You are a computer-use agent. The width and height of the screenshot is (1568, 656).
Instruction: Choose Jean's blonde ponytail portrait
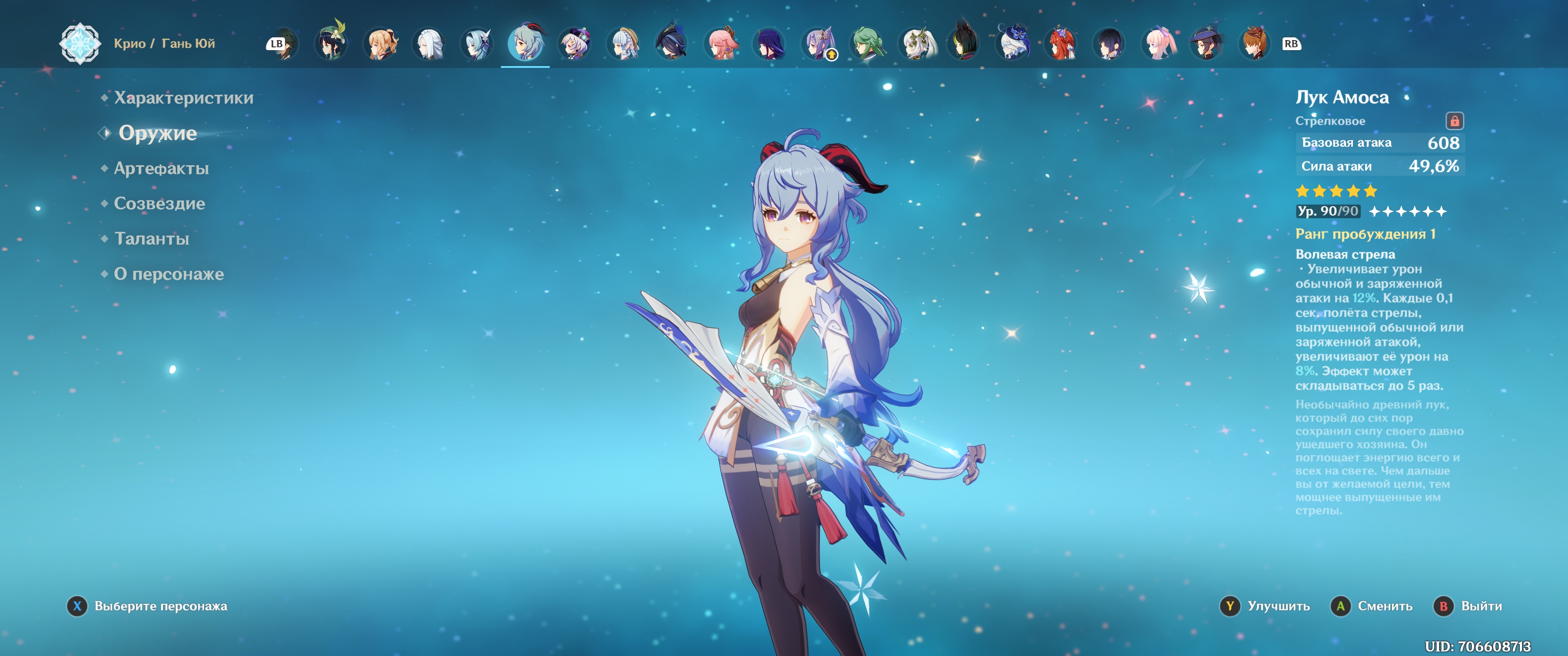(380, 43)
